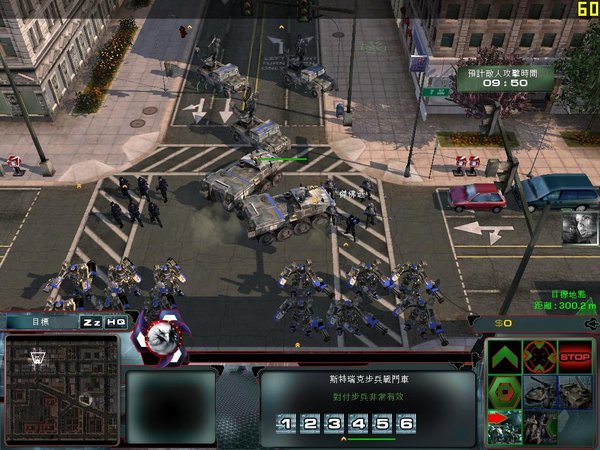Open the commander portrait thumbnail
The height and width of the screenshot is (450, 600).
click(x=579, y=226)
